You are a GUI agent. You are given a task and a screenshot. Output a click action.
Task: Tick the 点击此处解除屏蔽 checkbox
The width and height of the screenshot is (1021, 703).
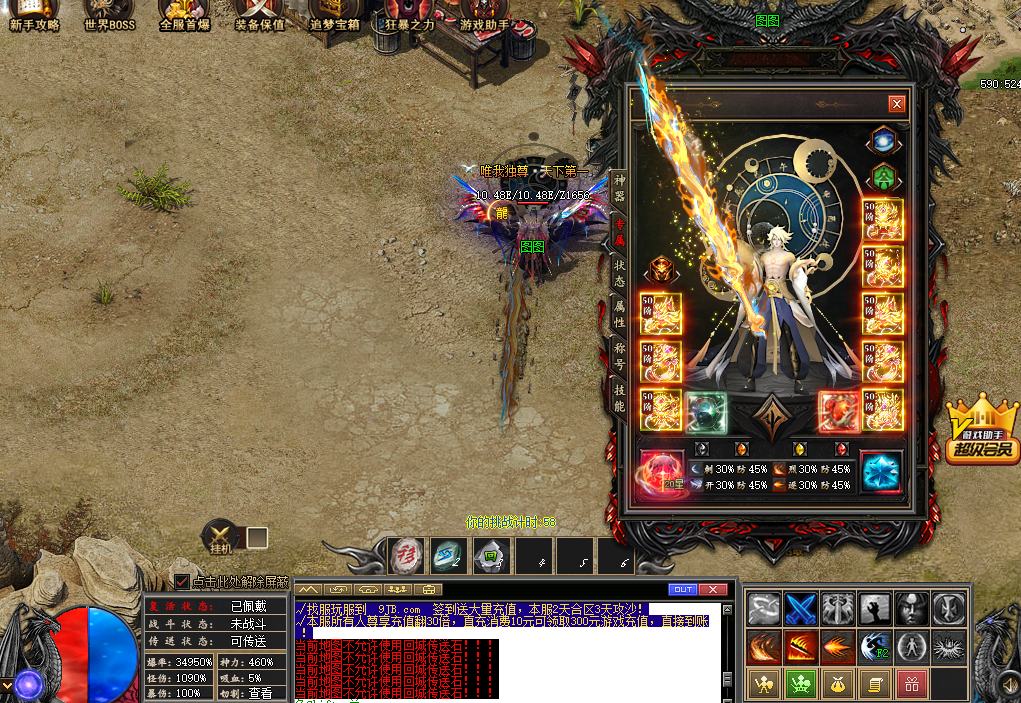coord(182,582)
